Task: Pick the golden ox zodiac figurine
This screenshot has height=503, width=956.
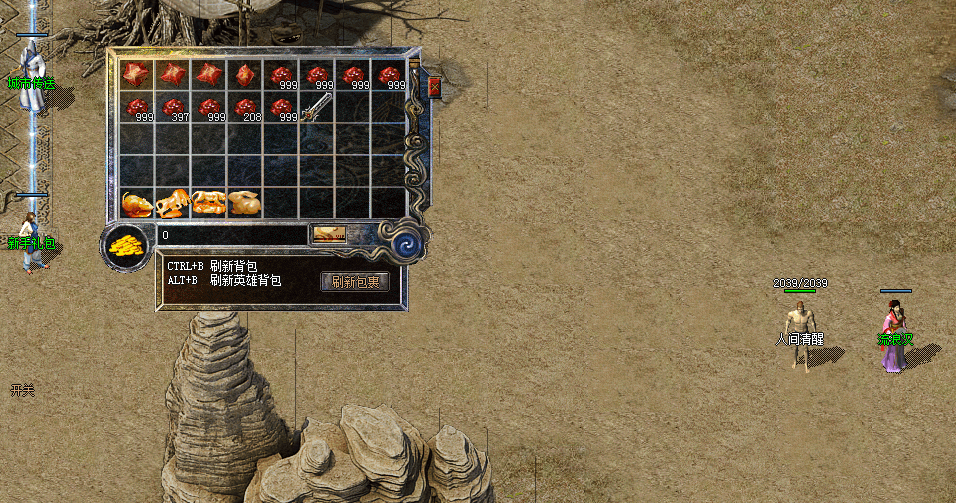Action: [x=173, y=203]
